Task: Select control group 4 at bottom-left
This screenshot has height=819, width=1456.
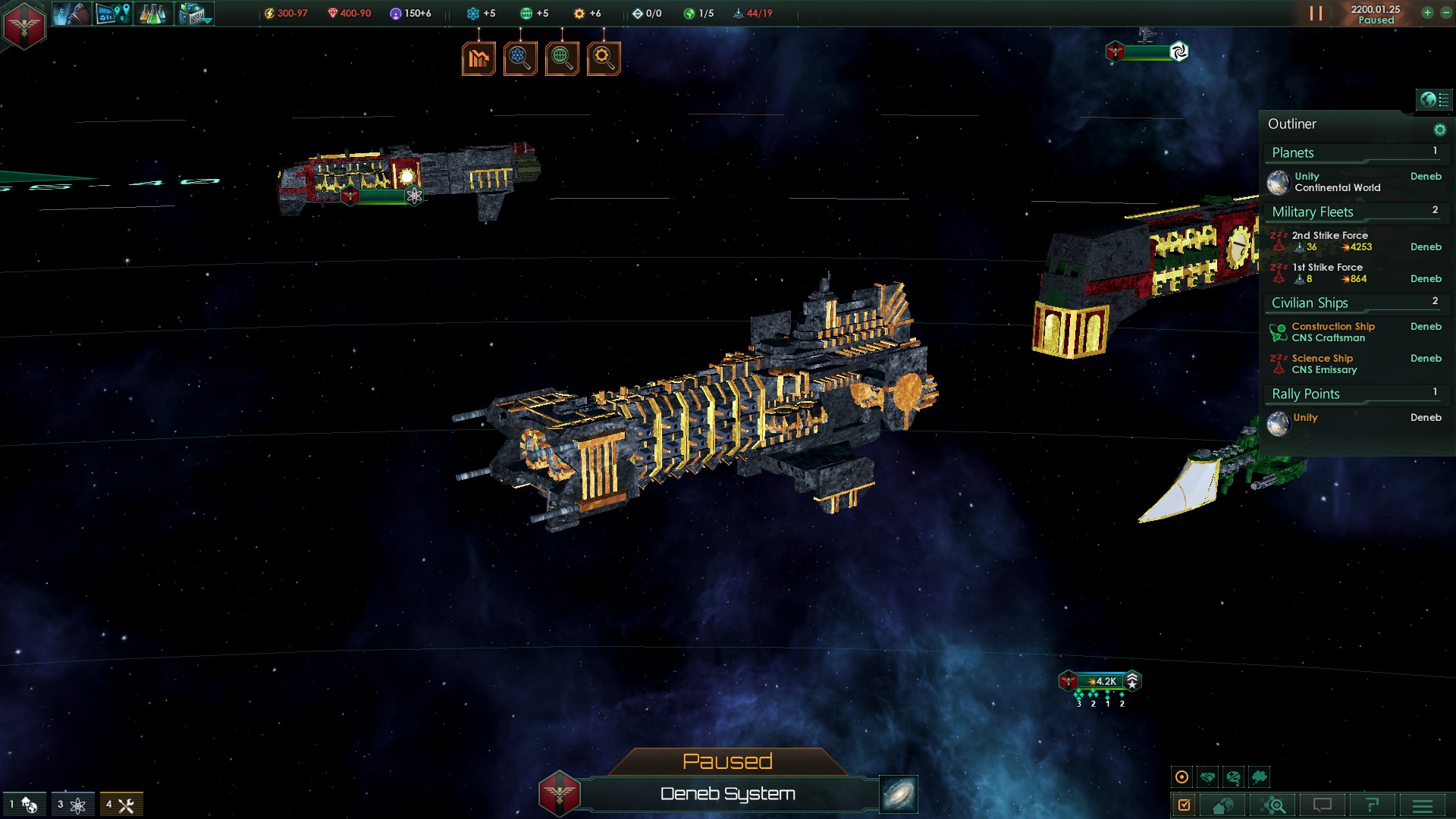Action: tap(123, 804)
